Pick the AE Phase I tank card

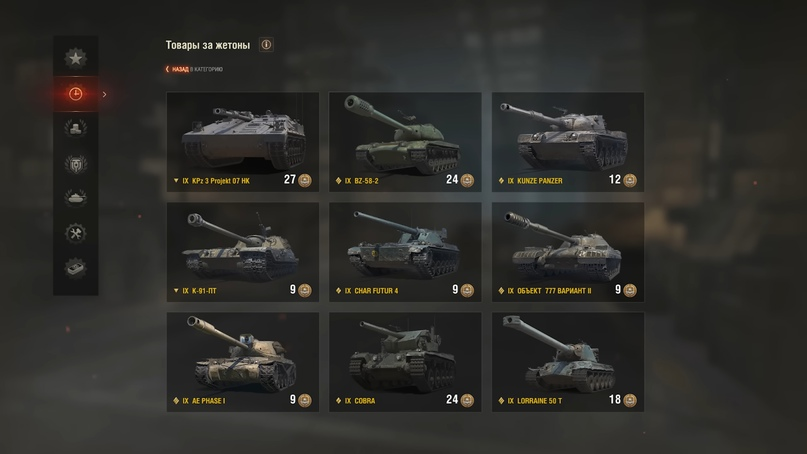point(242,360)
